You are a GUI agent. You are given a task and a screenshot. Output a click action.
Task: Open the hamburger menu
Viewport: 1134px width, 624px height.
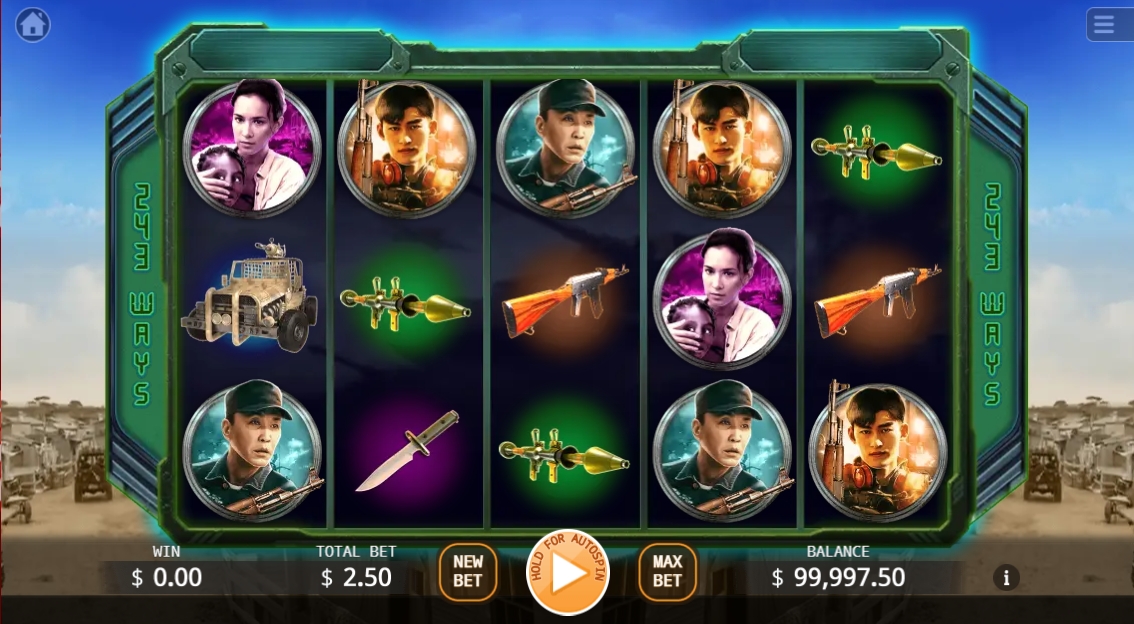pos(1105,25)
